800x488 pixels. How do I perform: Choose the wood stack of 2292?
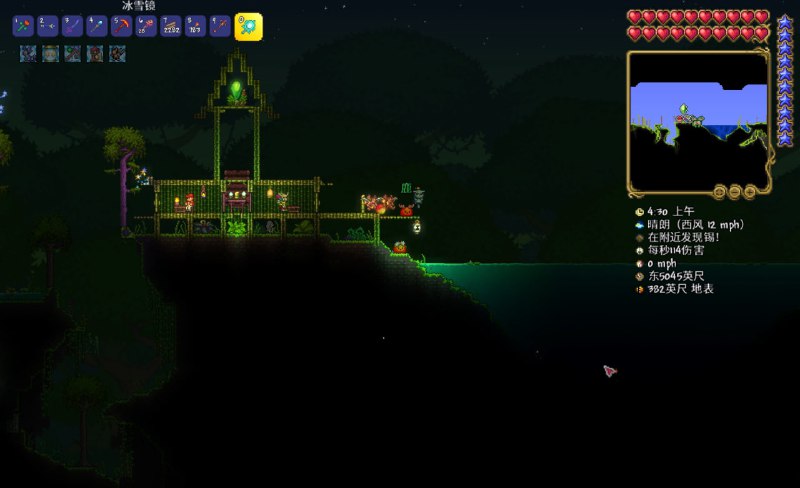pyautogui.click(x=171, y=27)
